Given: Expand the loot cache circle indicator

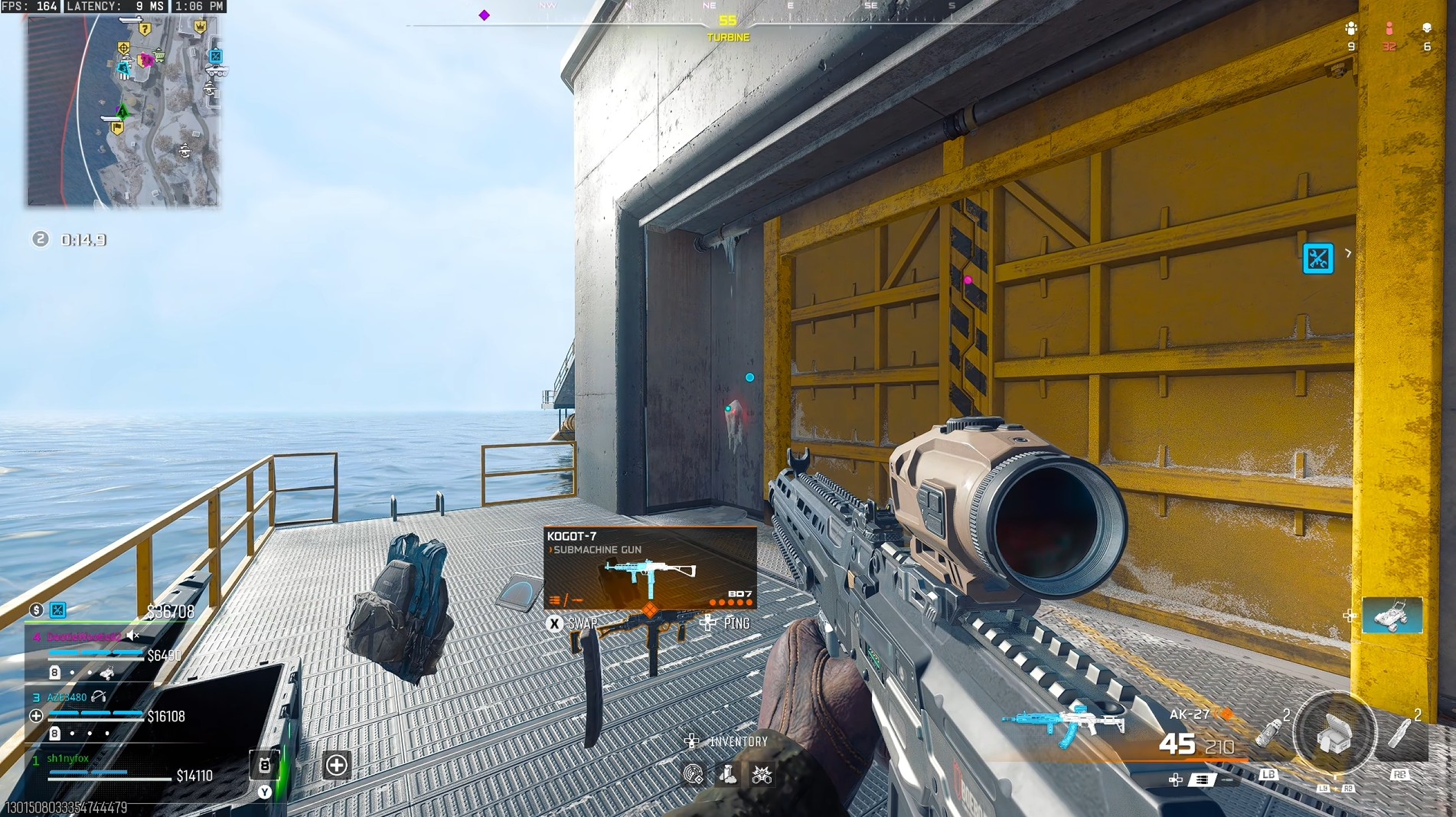Looking at the screenshot, I should (x=1334, y=731).
